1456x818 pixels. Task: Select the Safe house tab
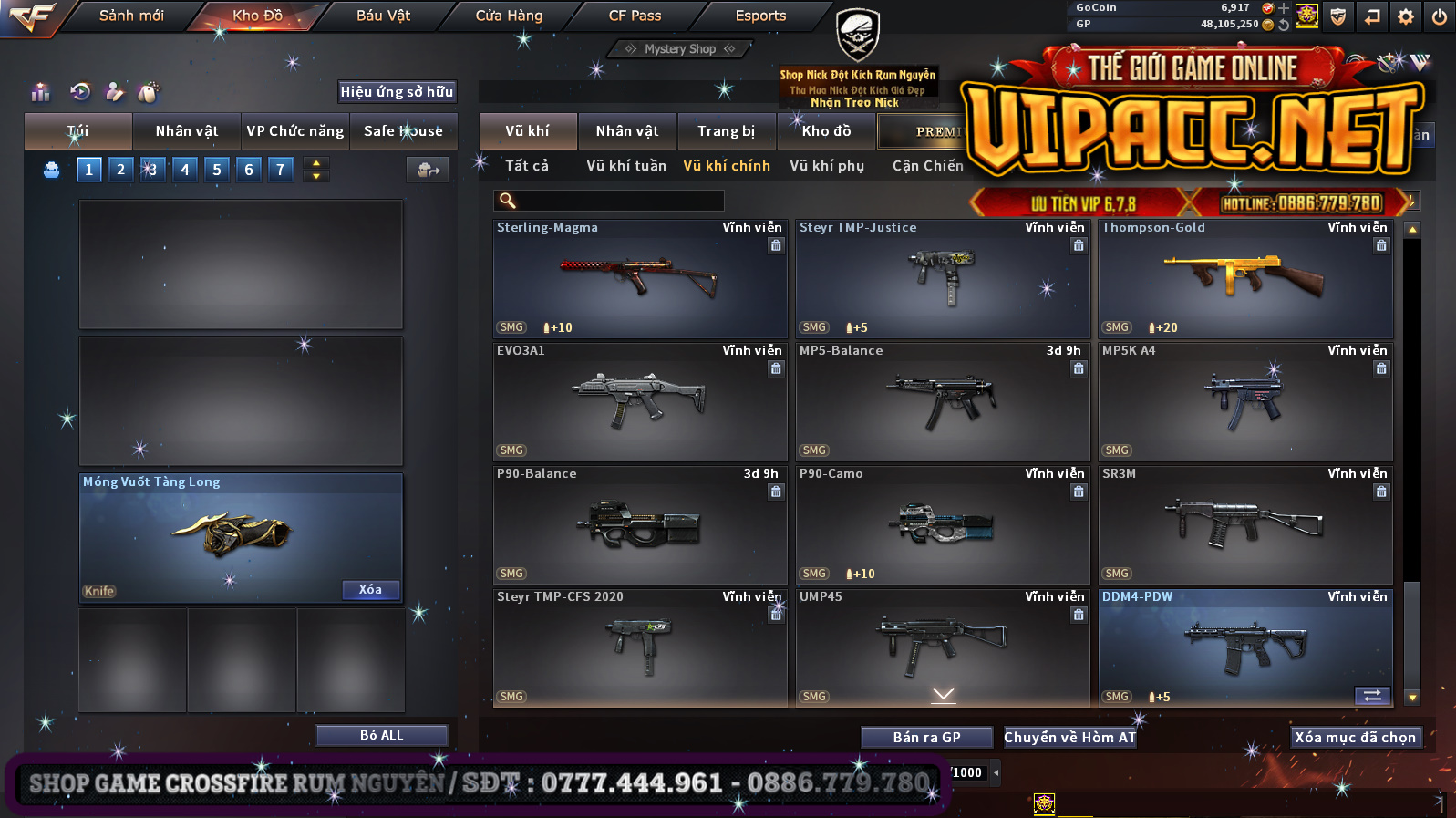[403, 131]
